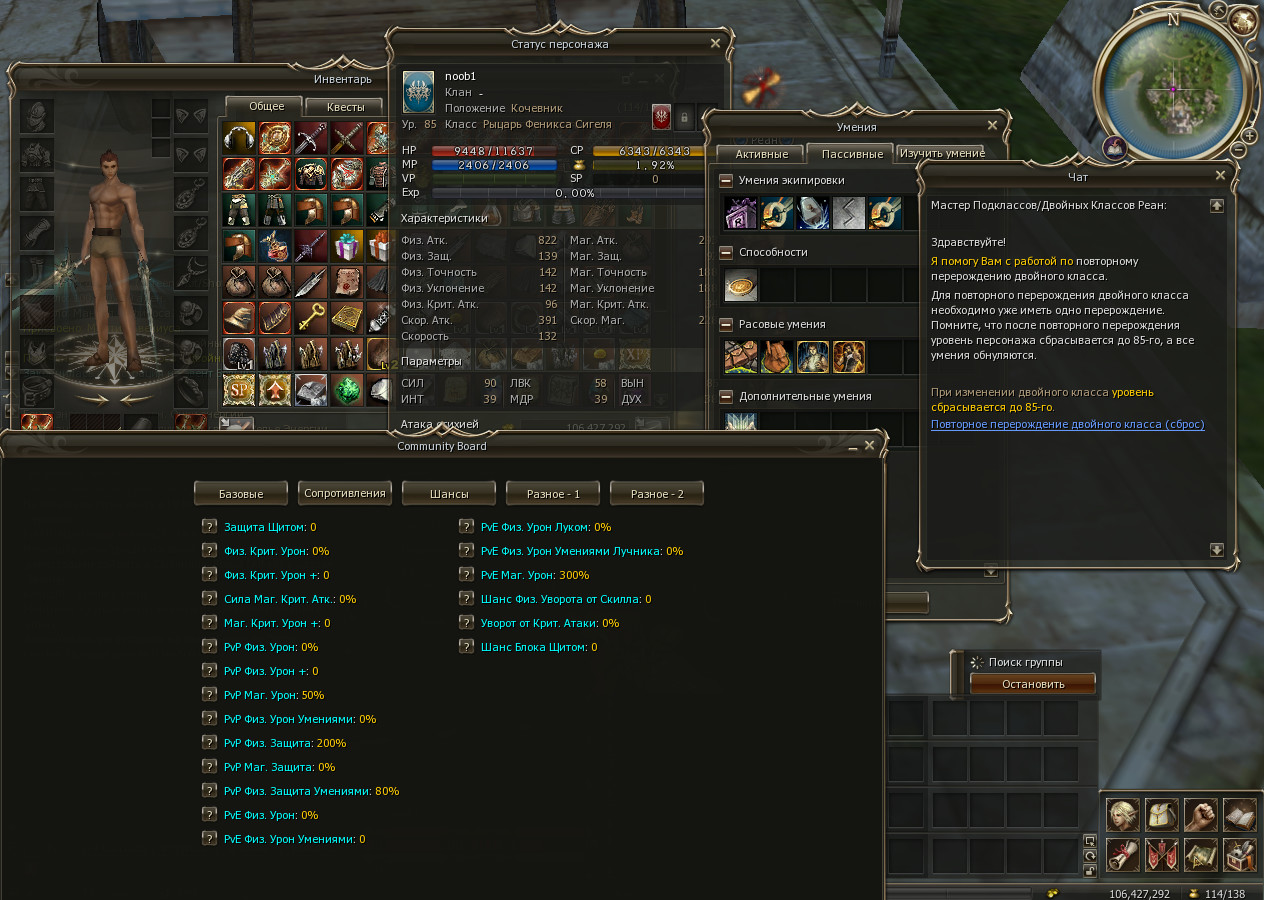The height and width of the screenshot is (900, 1264).
Task: Collapse the Умения экипировки section
Action: [x=726, y=181]
